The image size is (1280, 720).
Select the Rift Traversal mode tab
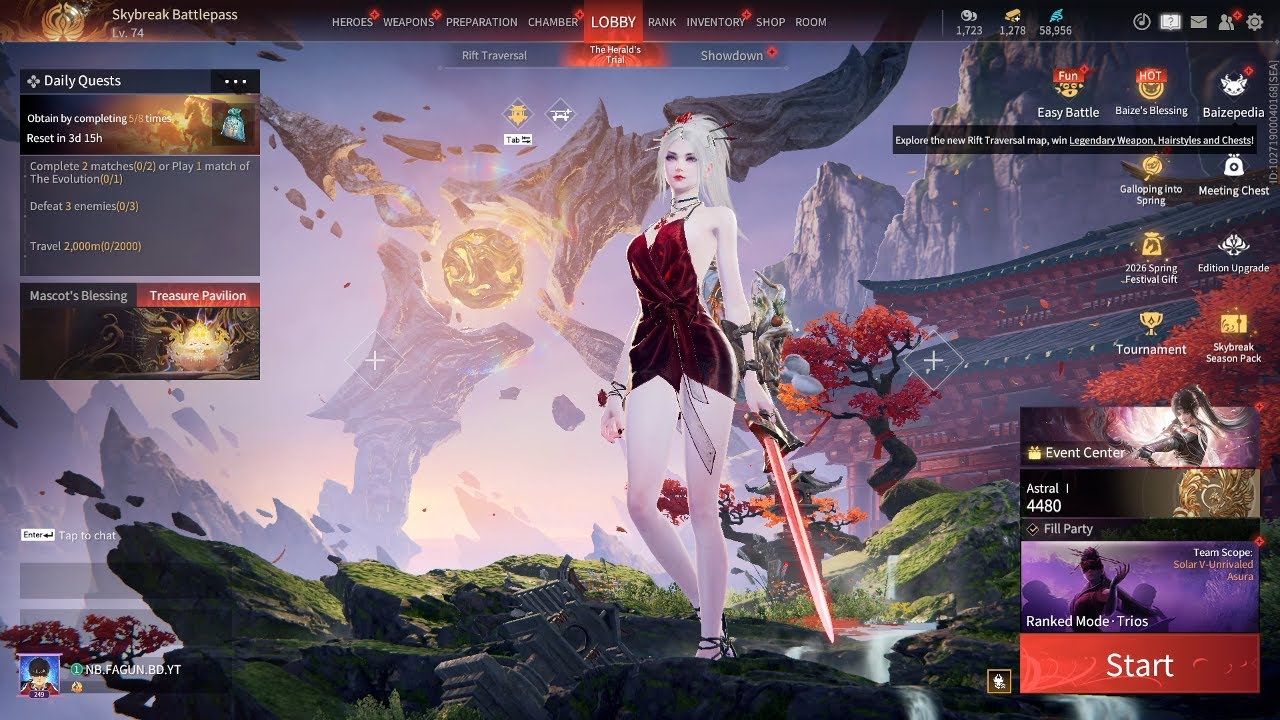pyautogui.click(x=494, y=56)
